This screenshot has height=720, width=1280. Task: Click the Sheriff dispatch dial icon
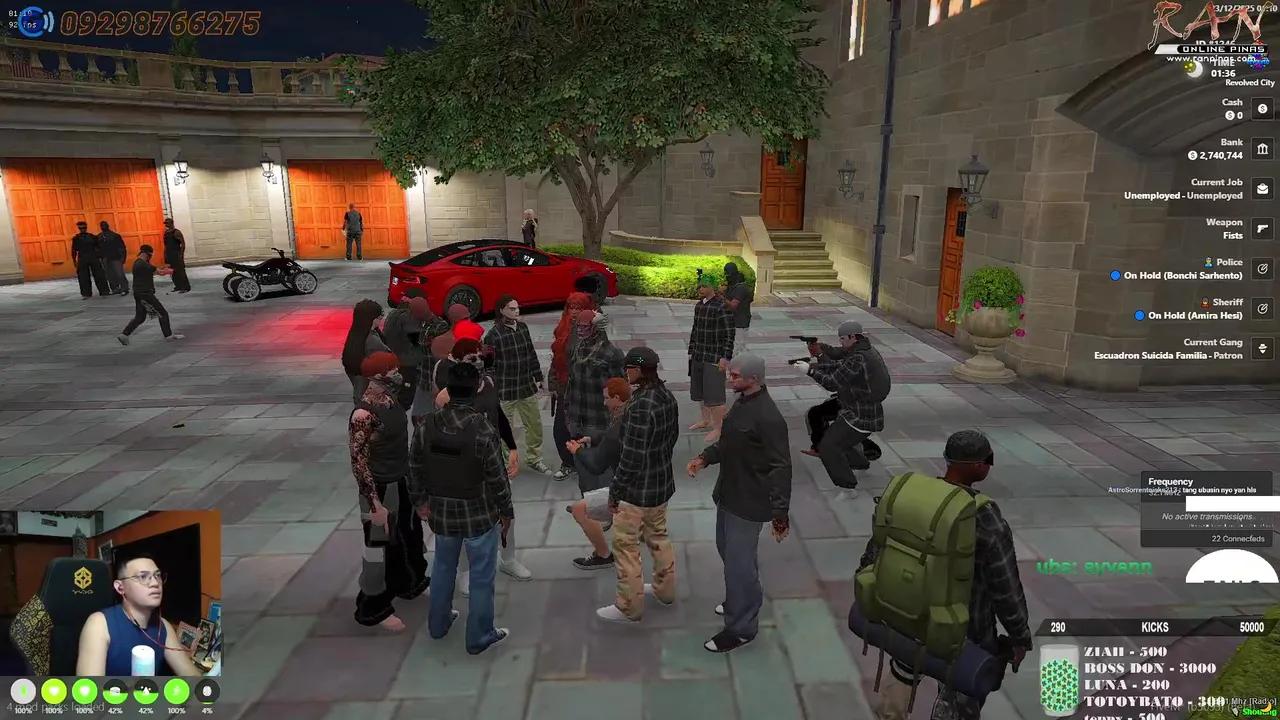click(1262, 308)
